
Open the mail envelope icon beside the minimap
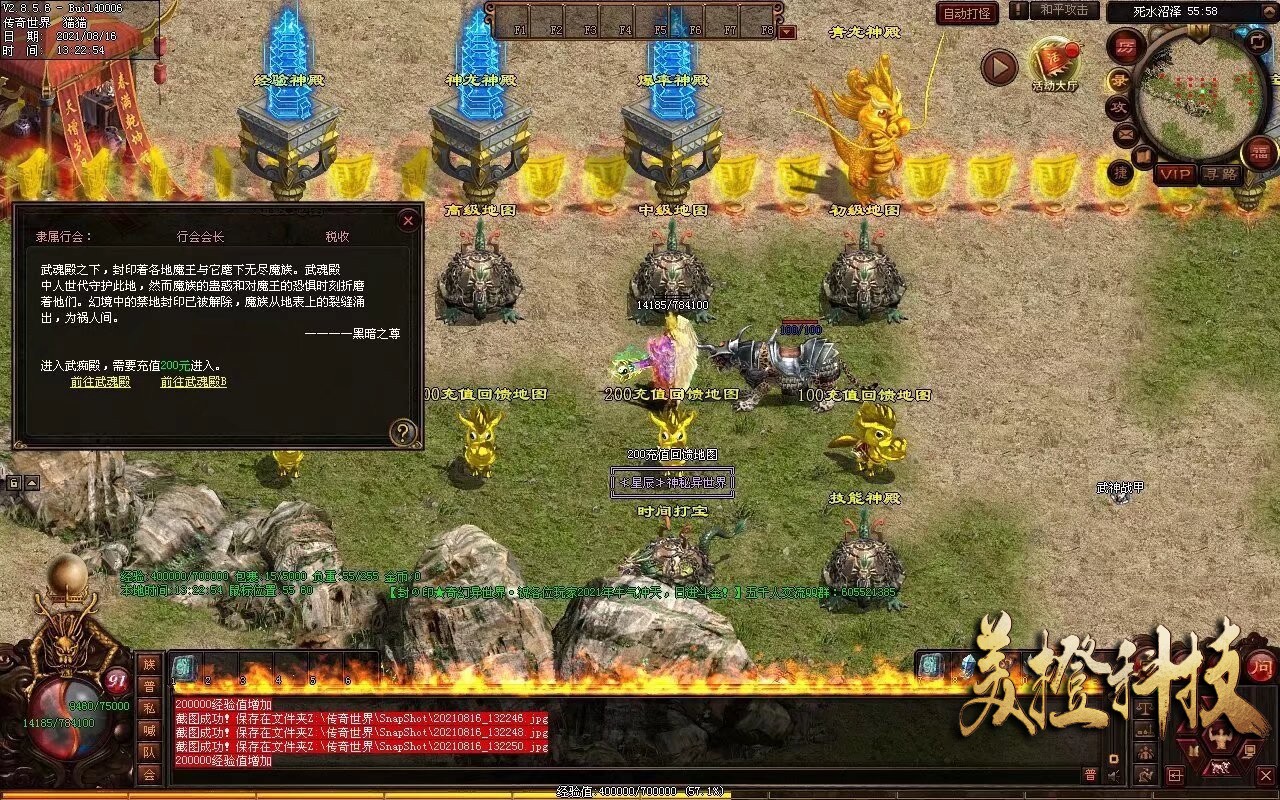click(1124, 135)
